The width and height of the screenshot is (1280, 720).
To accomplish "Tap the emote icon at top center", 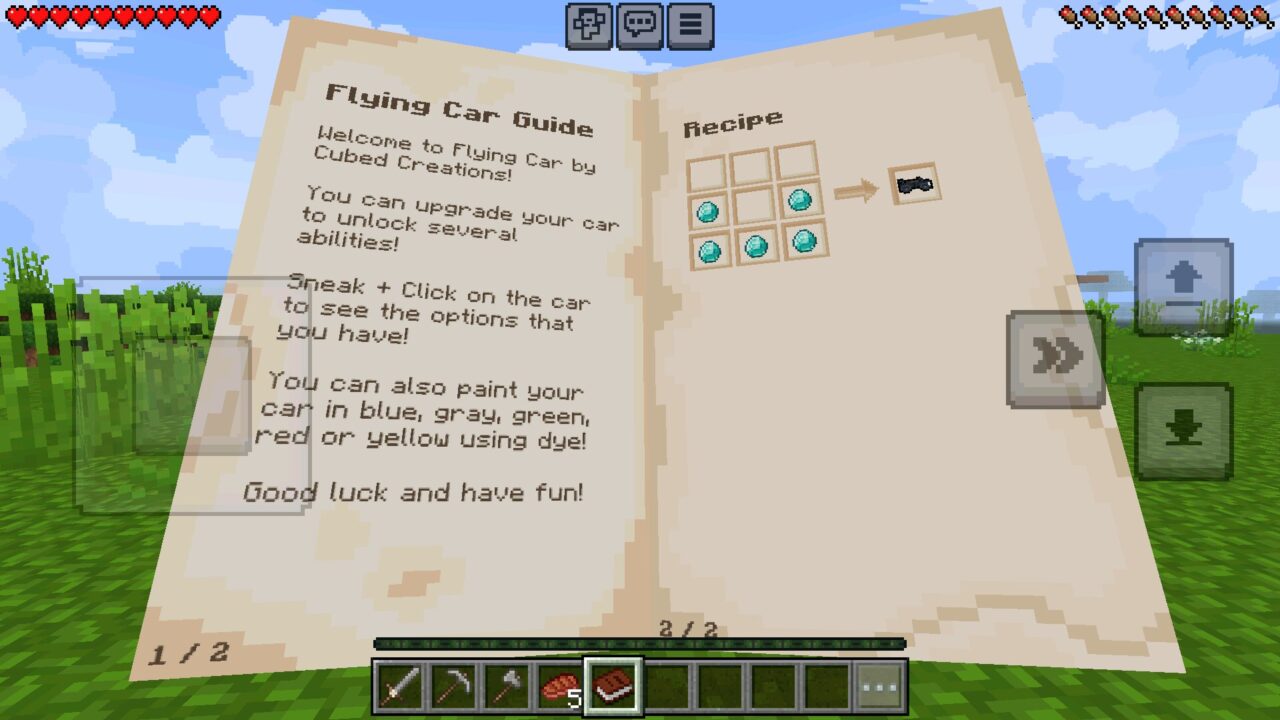I will 591,25.
